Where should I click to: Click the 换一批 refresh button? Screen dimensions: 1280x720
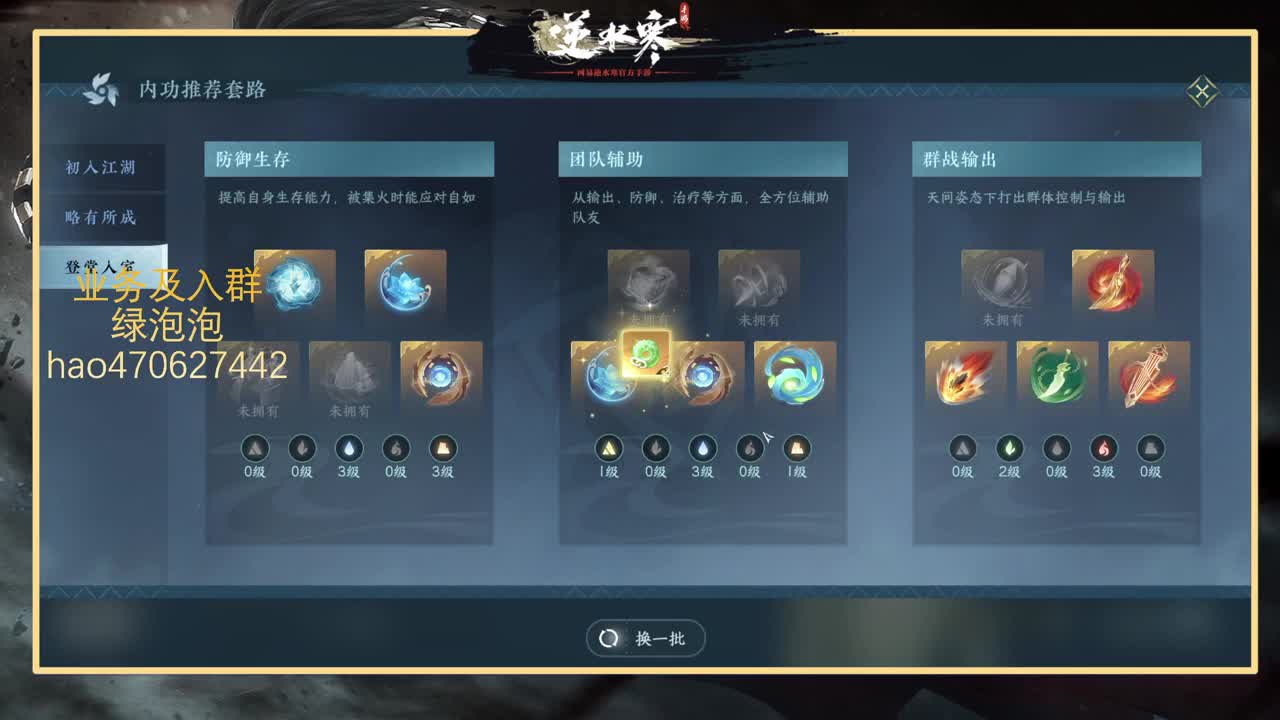646,638
